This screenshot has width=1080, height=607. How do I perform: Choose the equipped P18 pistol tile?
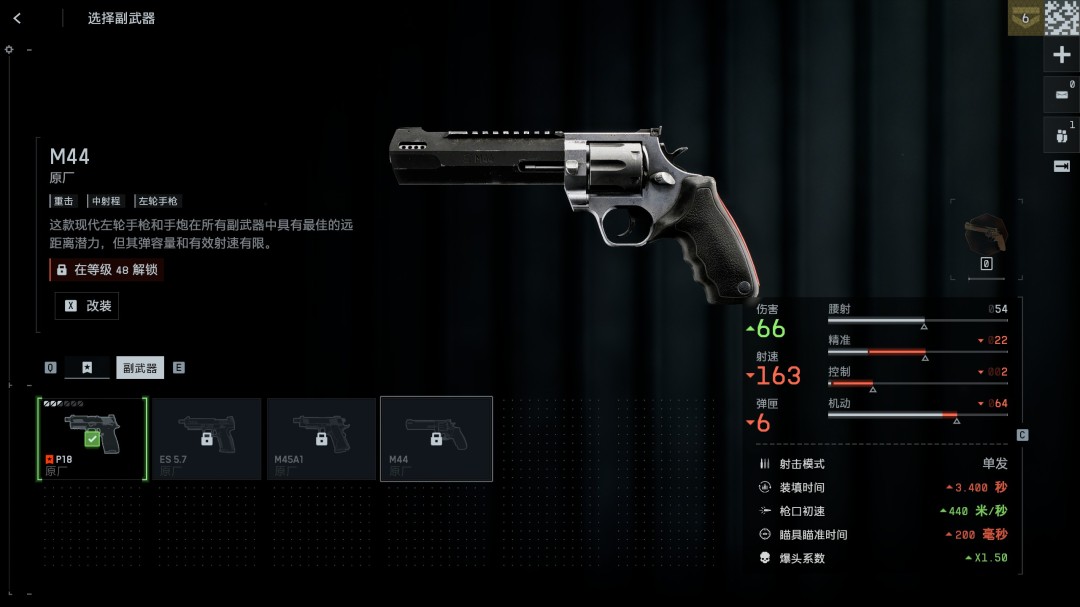tap(92, 439)
